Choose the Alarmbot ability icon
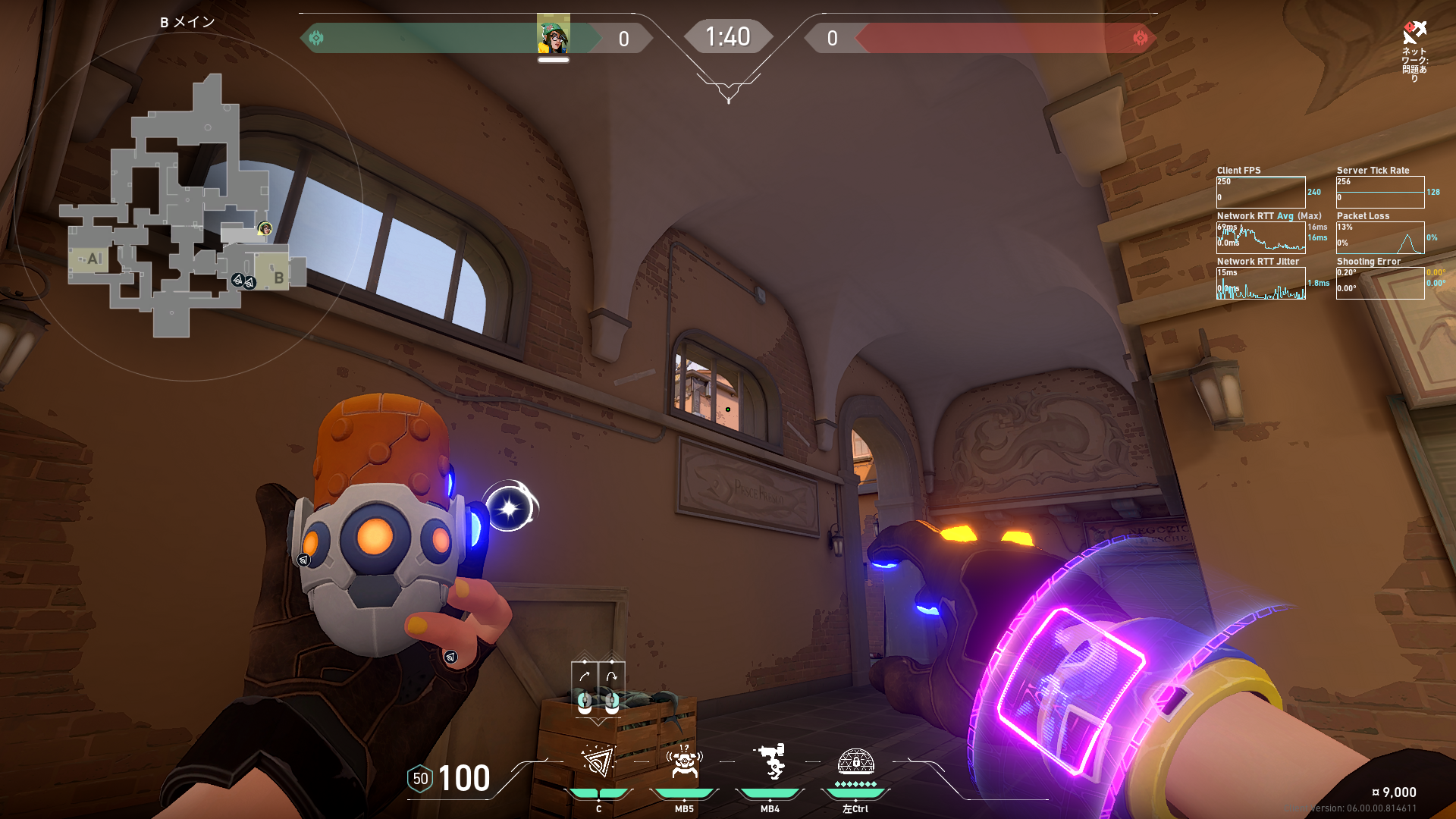The image size is (1456, 819). point(684,762)
